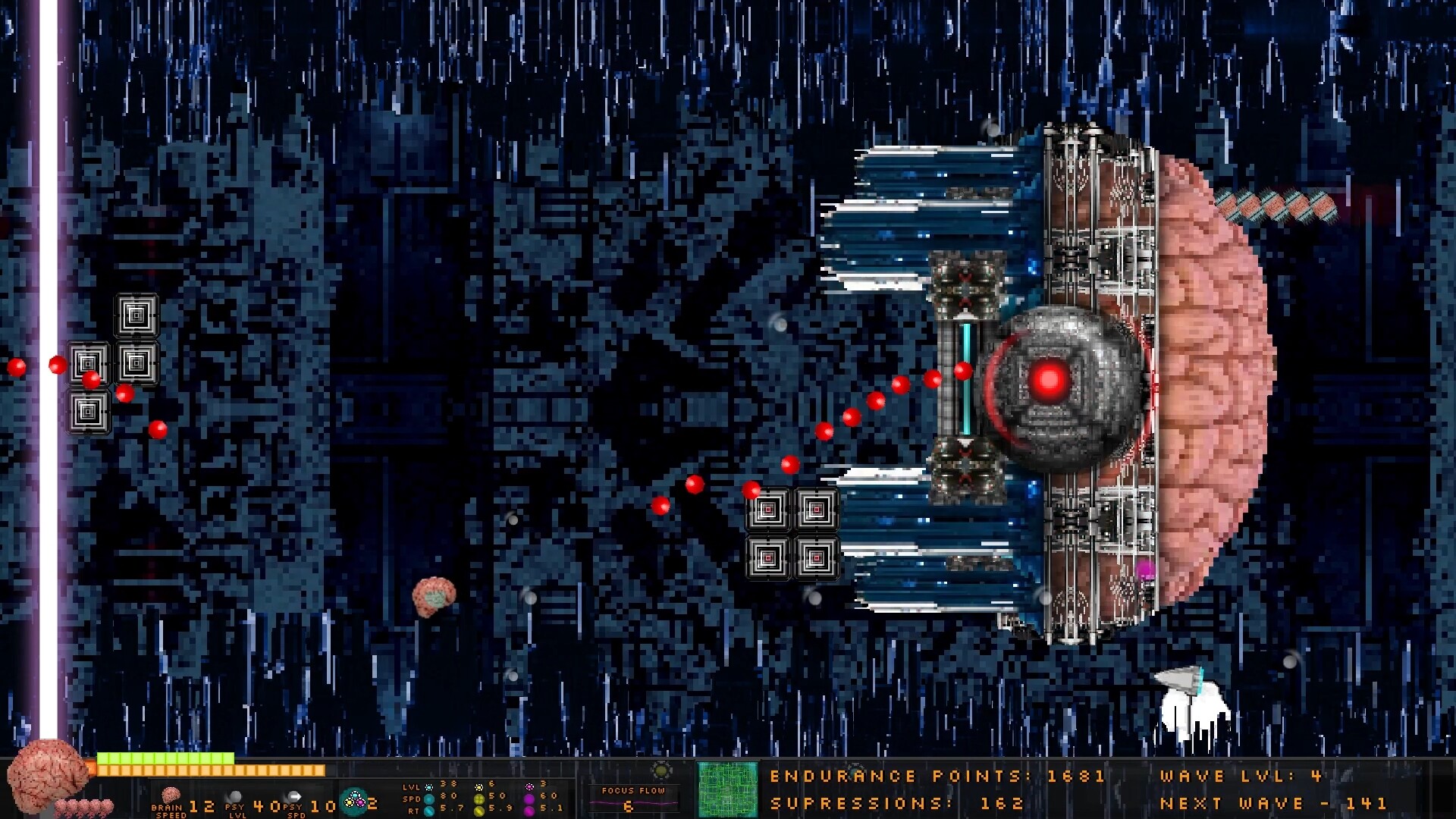Select the cyan SPD orb stat icon
The image size is (1456, 819).
click(x=428, y=799)
